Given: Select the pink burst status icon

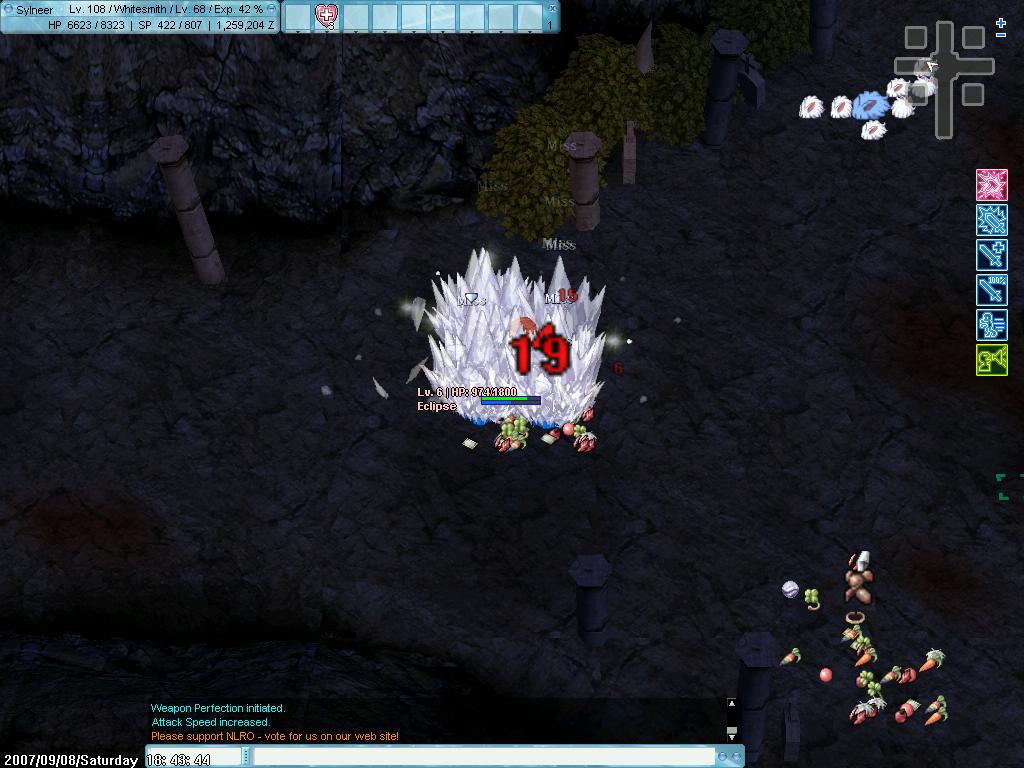Looking at the screenshot, I should click(991, 185).
